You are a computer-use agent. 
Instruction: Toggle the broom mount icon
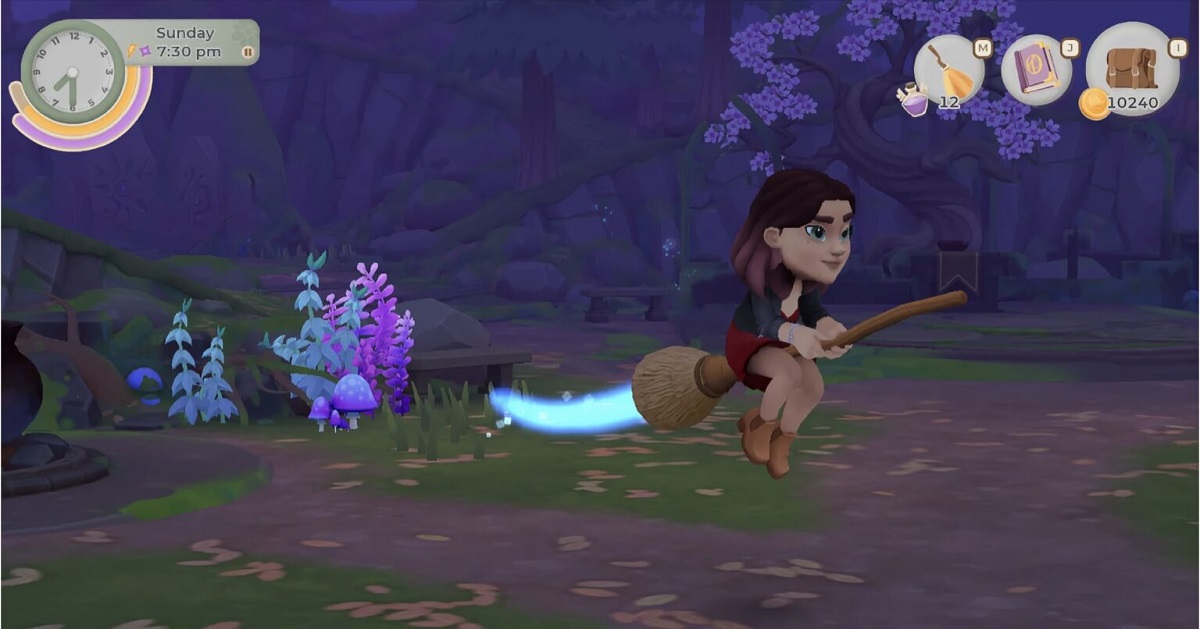click(x=947, y=68)
